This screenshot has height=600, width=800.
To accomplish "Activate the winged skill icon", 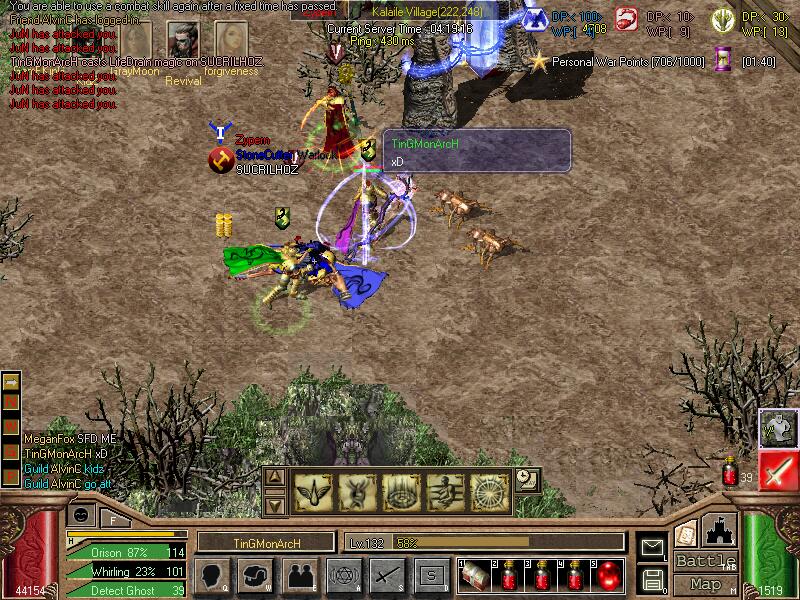I will pyautogui.click(x=312, y=489).
